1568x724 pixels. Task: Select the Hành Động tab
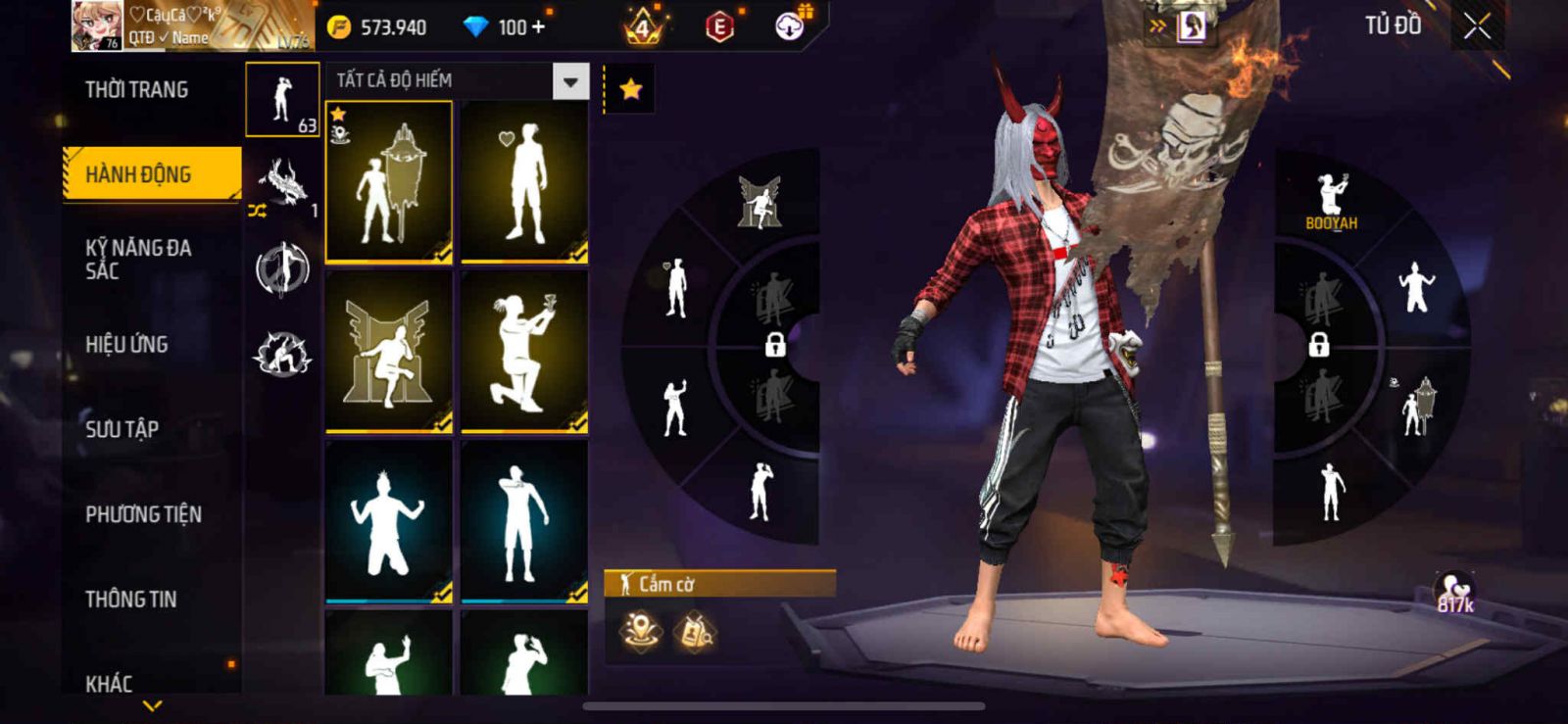(151, 174)
